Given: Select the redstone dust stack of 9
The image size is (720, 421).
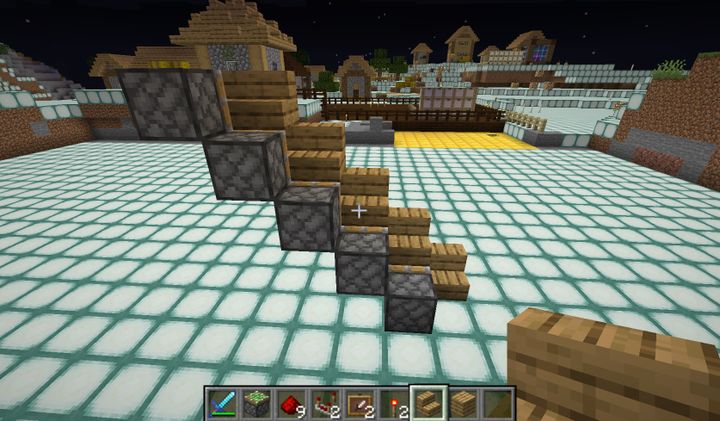Looking at the screenshot, I should (x=292, y=403).
